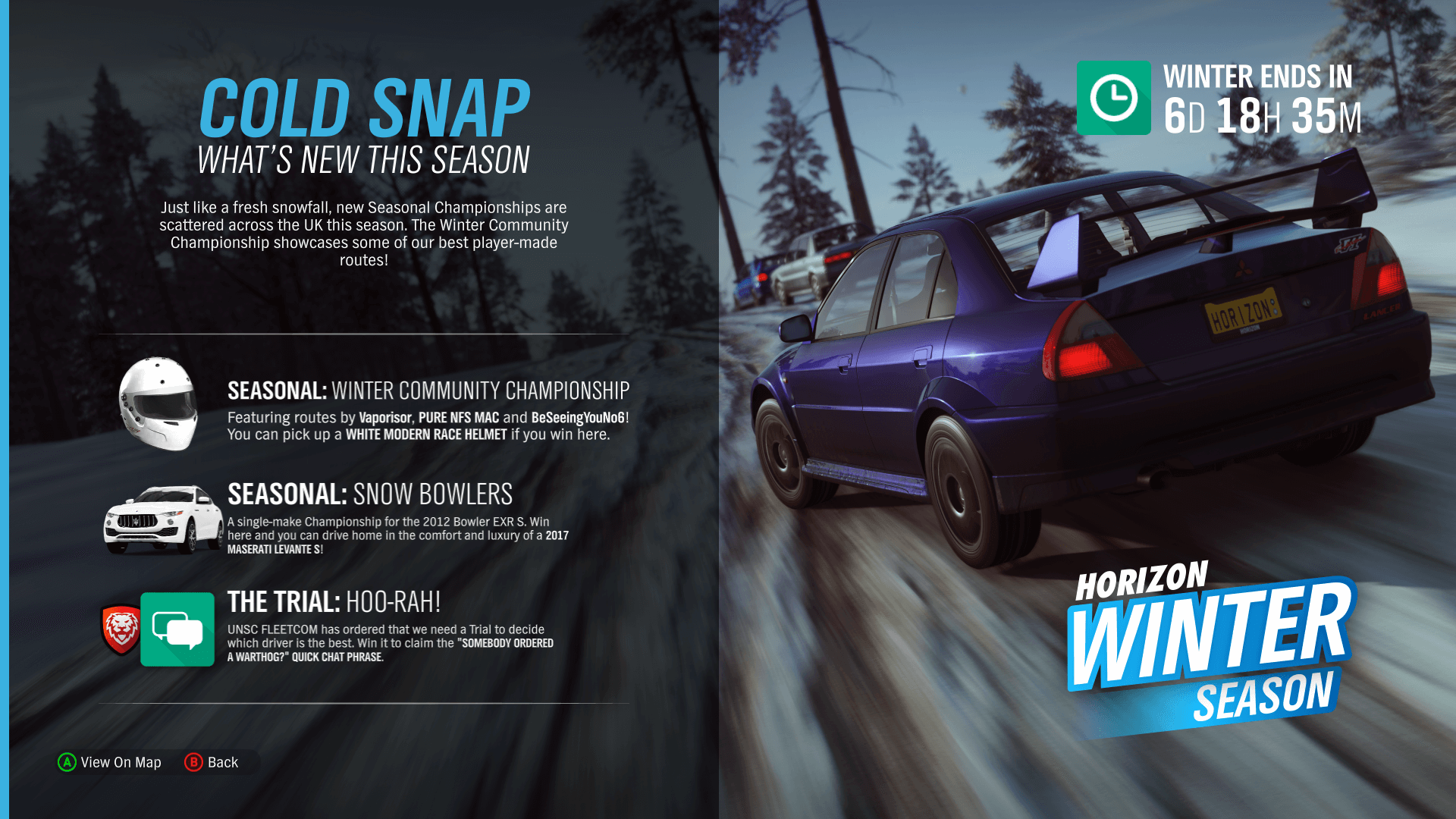Click the red B button icon

pyautogui.click(x=194, y=762)
